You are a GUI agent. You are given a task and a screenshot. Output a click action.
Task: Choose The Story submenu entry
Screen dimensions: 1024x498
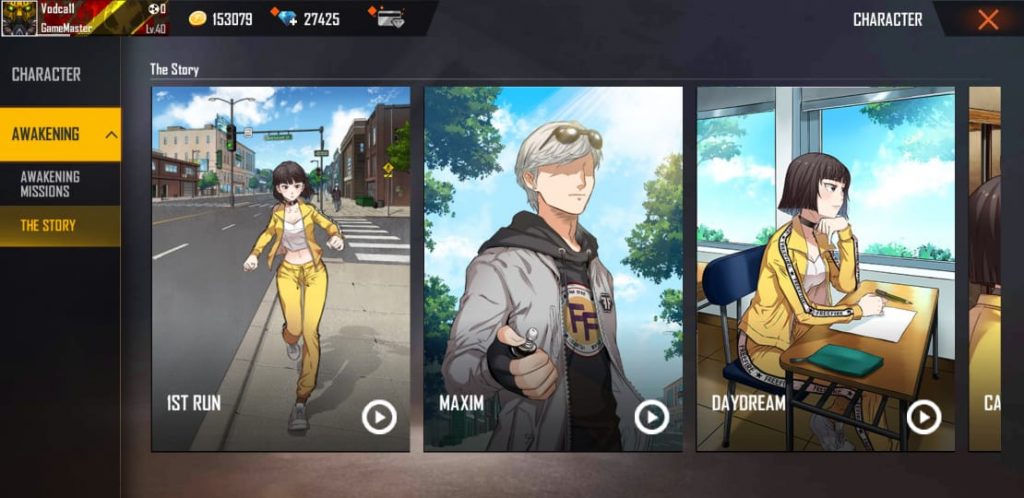point(48,226)
